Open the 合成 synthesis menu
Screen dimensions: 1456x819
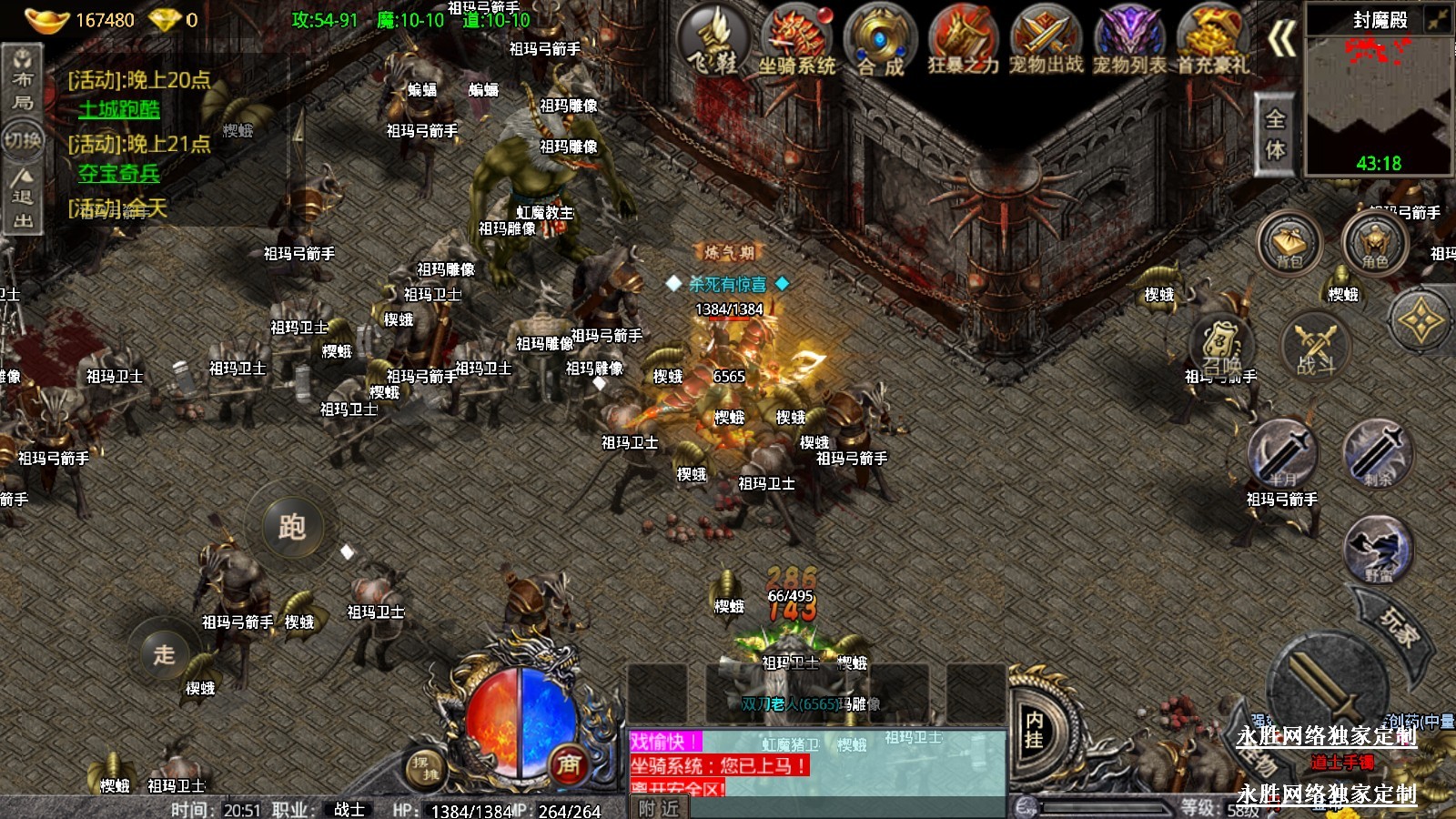[880, 40]
